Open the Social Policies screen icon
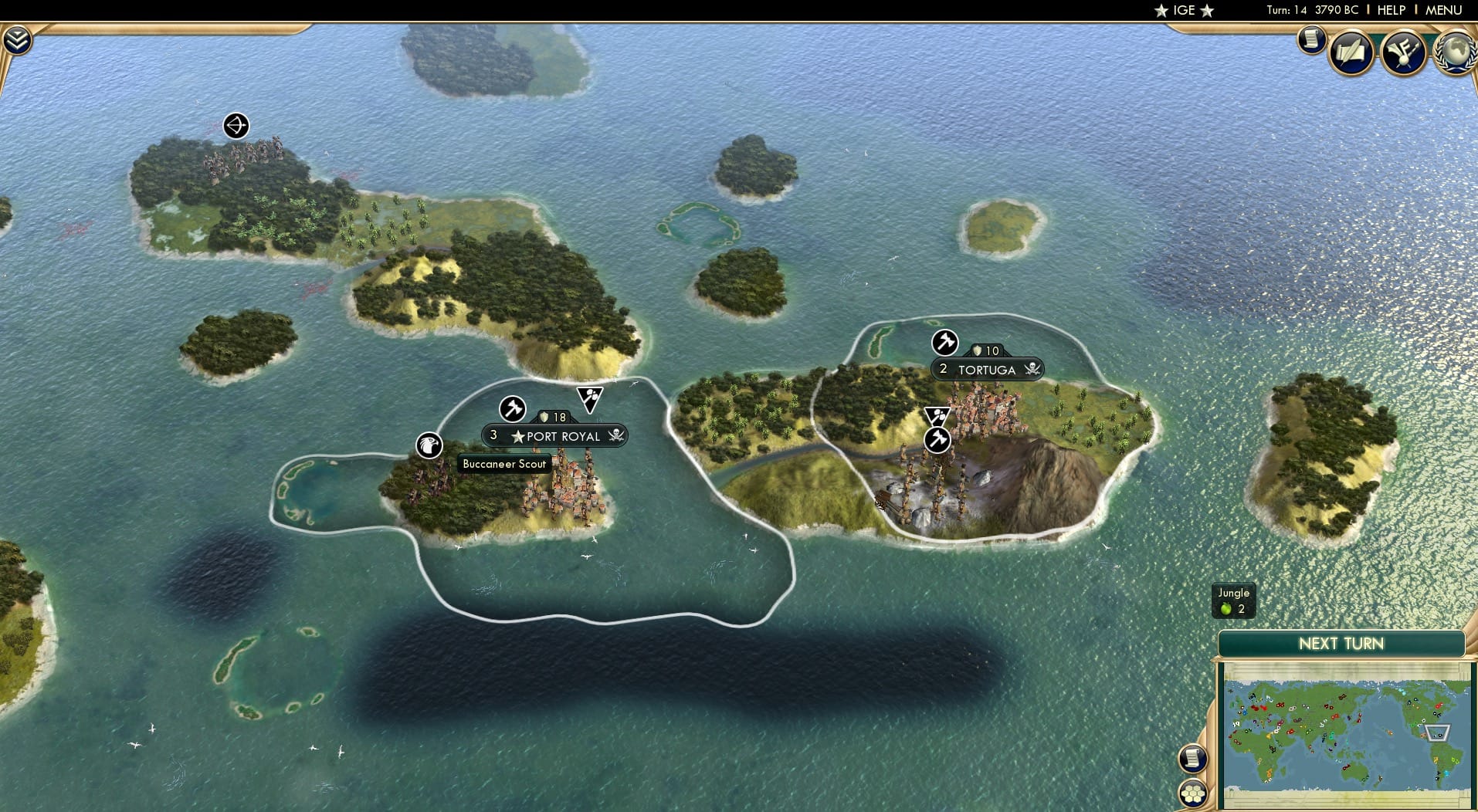Viewport: 1478px width, 812px height. (1350, 51)
